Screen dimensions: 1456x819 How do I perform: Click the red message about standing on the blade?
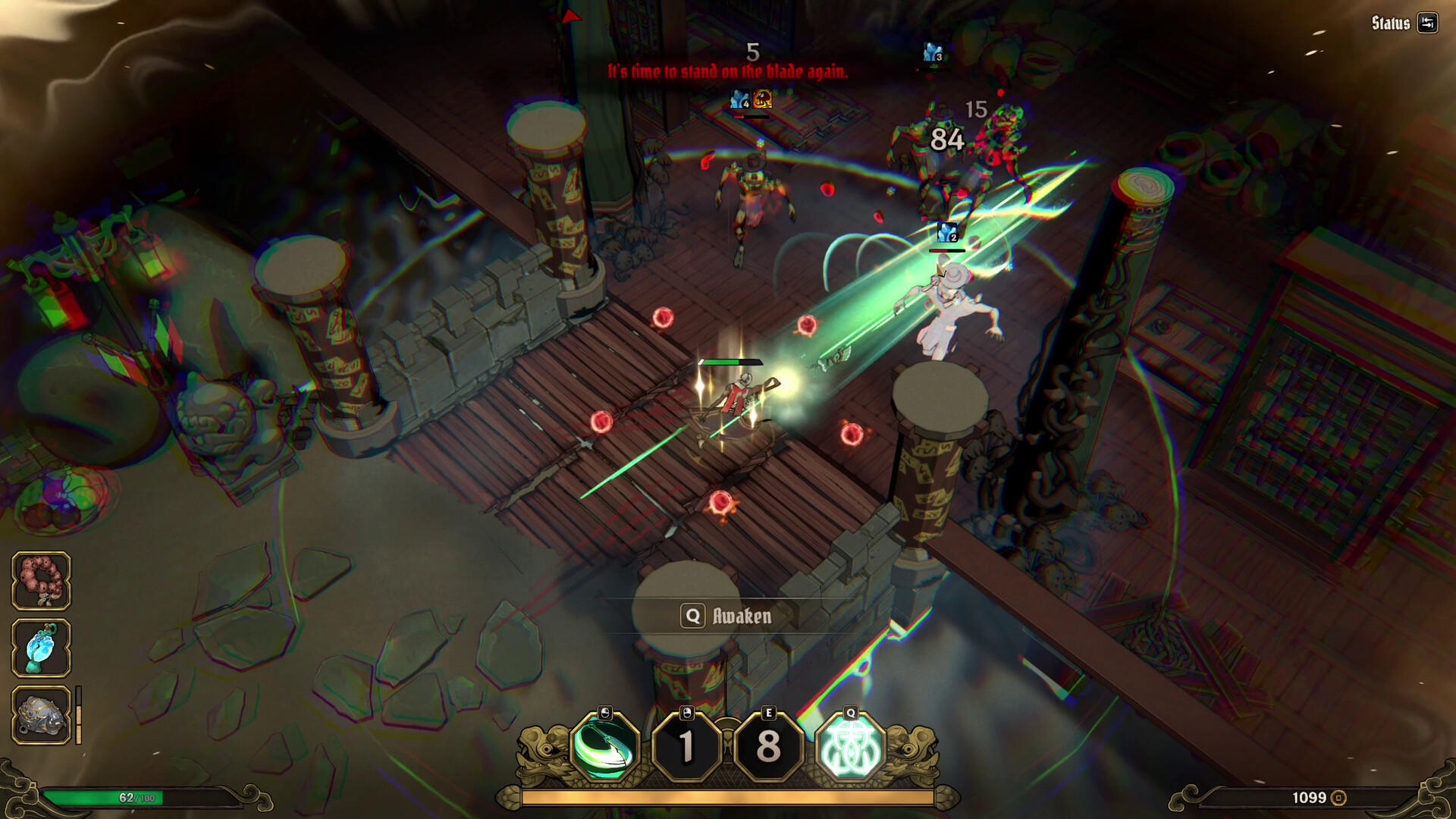pyautogui.click(x=728, y=70)
